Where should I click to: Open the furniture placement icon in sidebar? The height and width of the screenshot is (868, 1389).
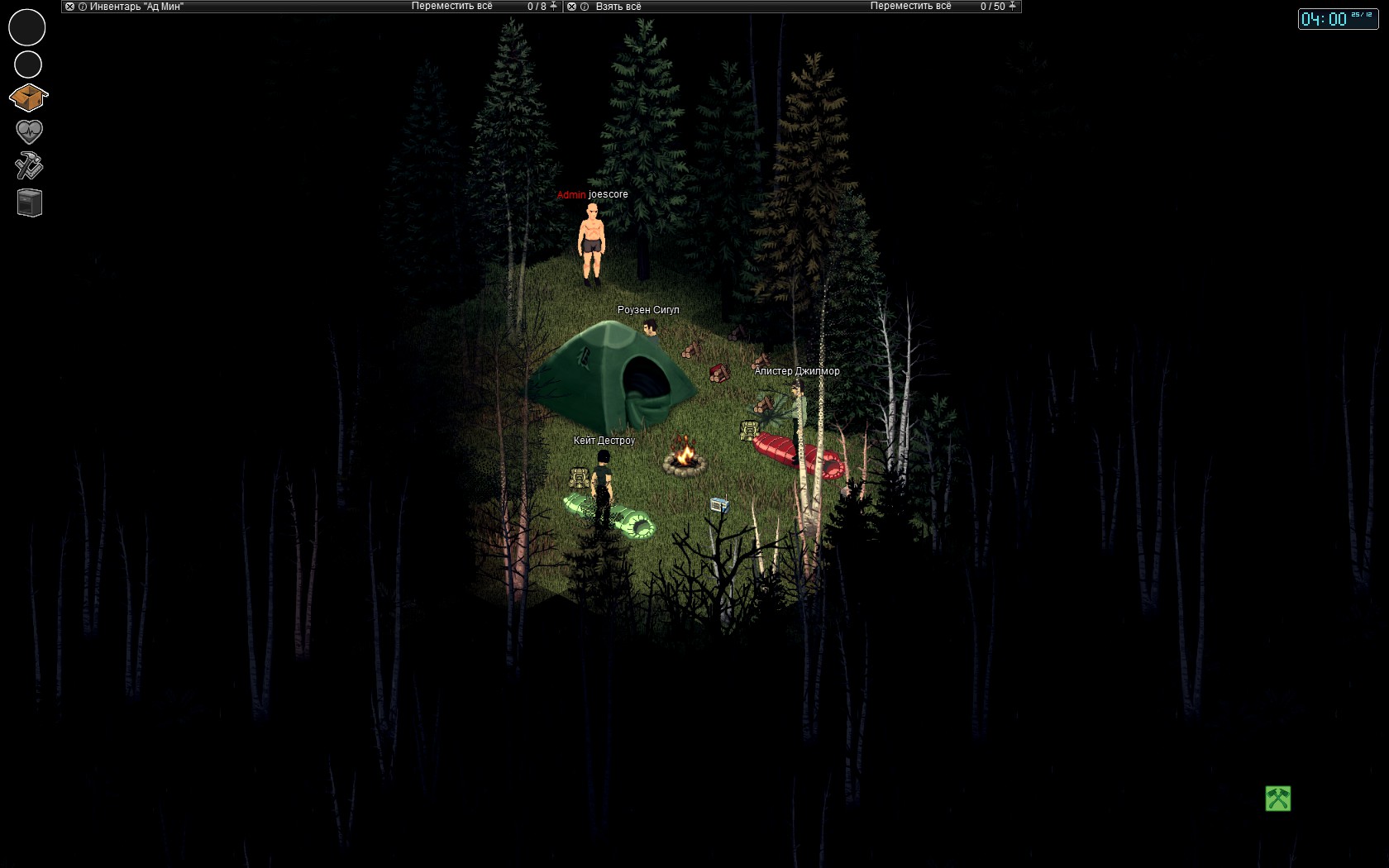click(x=27, y=202)
